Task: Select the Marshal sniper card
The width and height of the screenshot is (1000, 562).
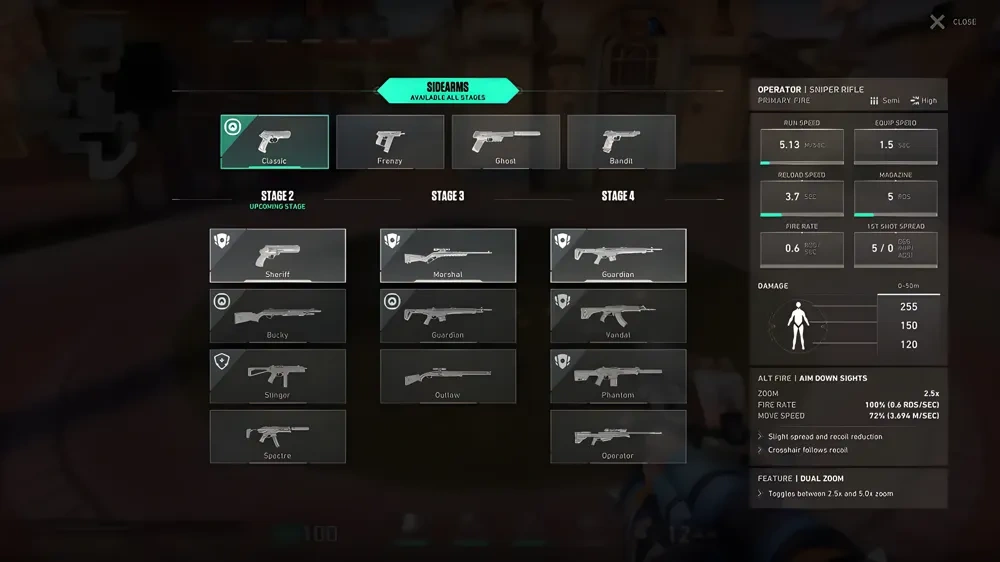Action: [x=448, y=256]
